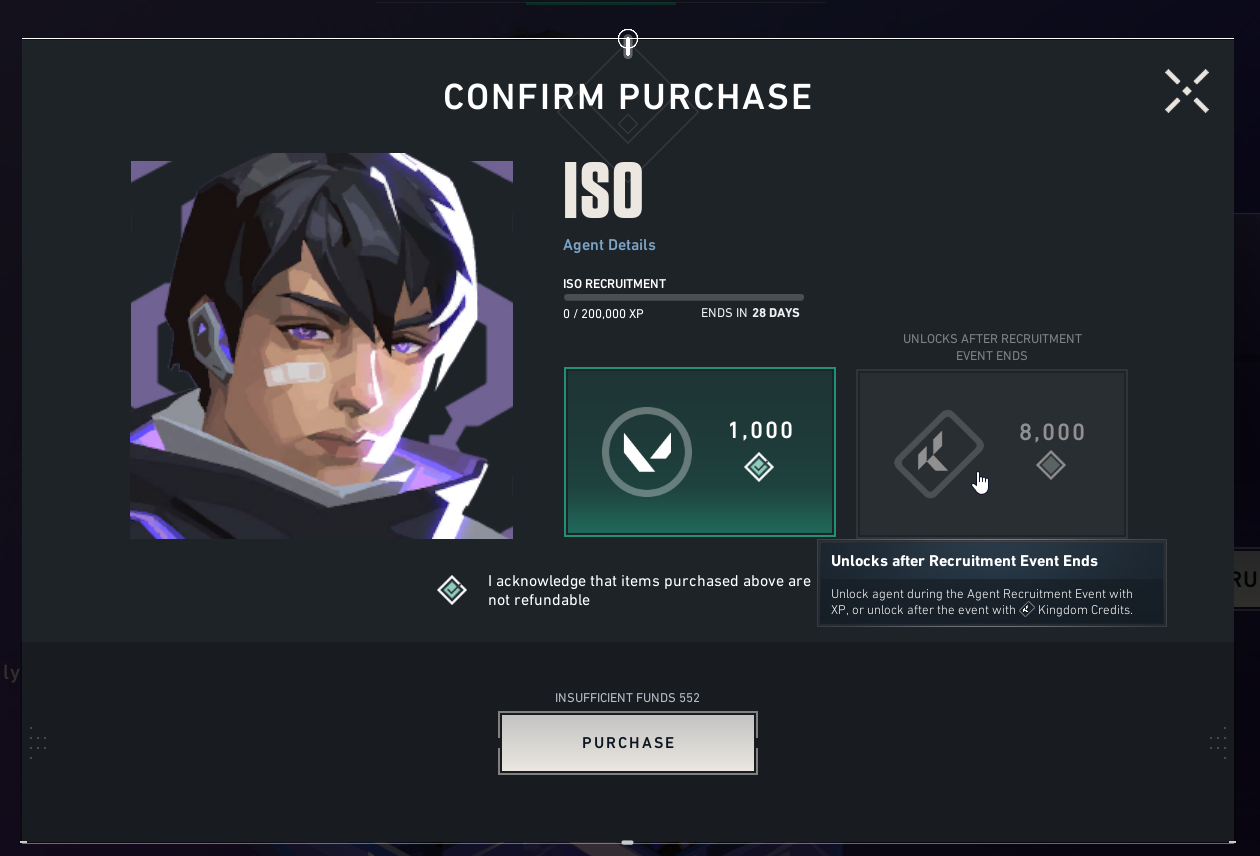Viewport: 1260px width, 856px height.
Task: Open the Agent Details link
Action: point(609,245)
